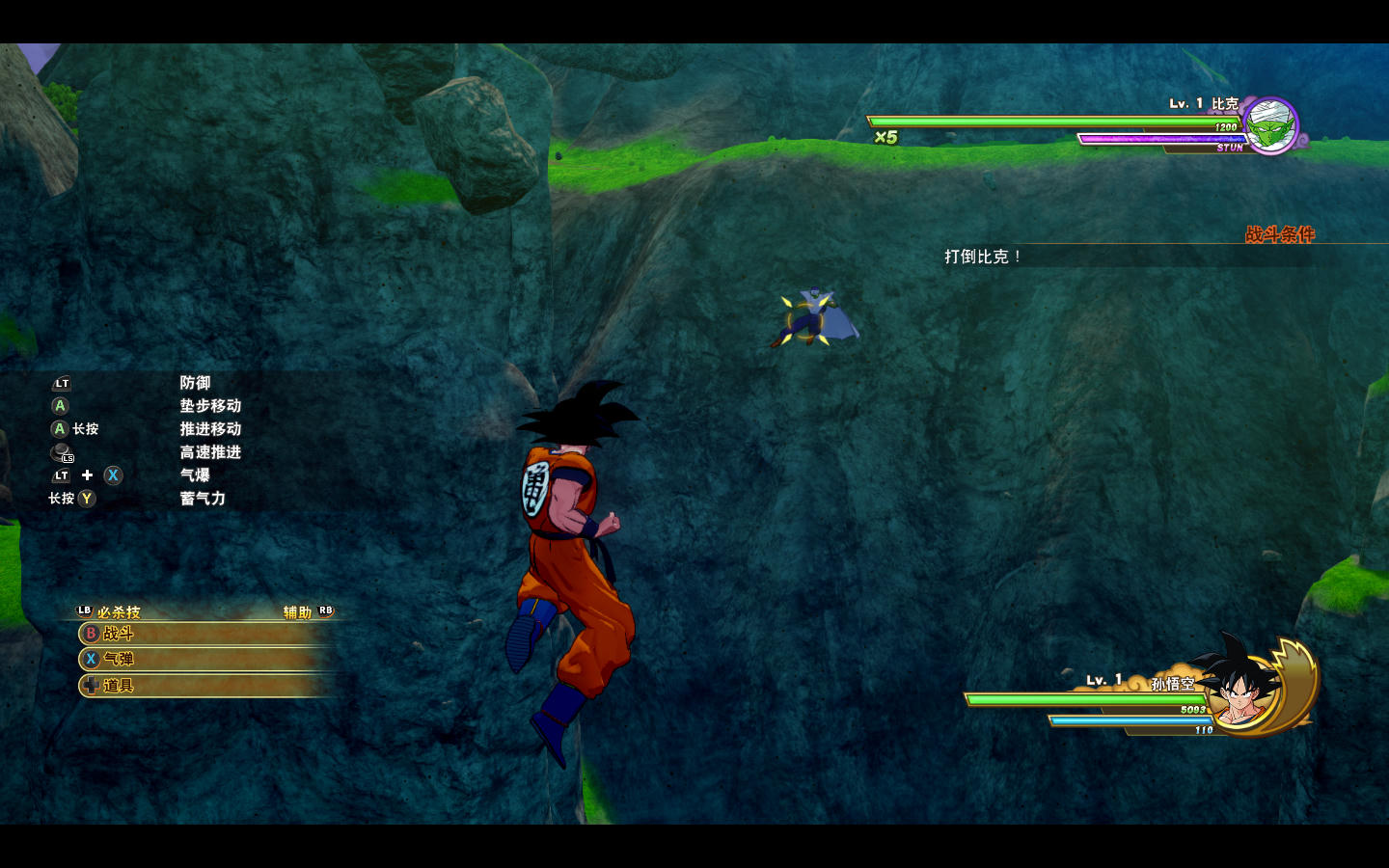Image resolution: width=1389 pixels, height=868 pixels.
Task: Open the 战斗条件 battle condition tracker
Action: pyautogui.click(x=1279, y=234)
